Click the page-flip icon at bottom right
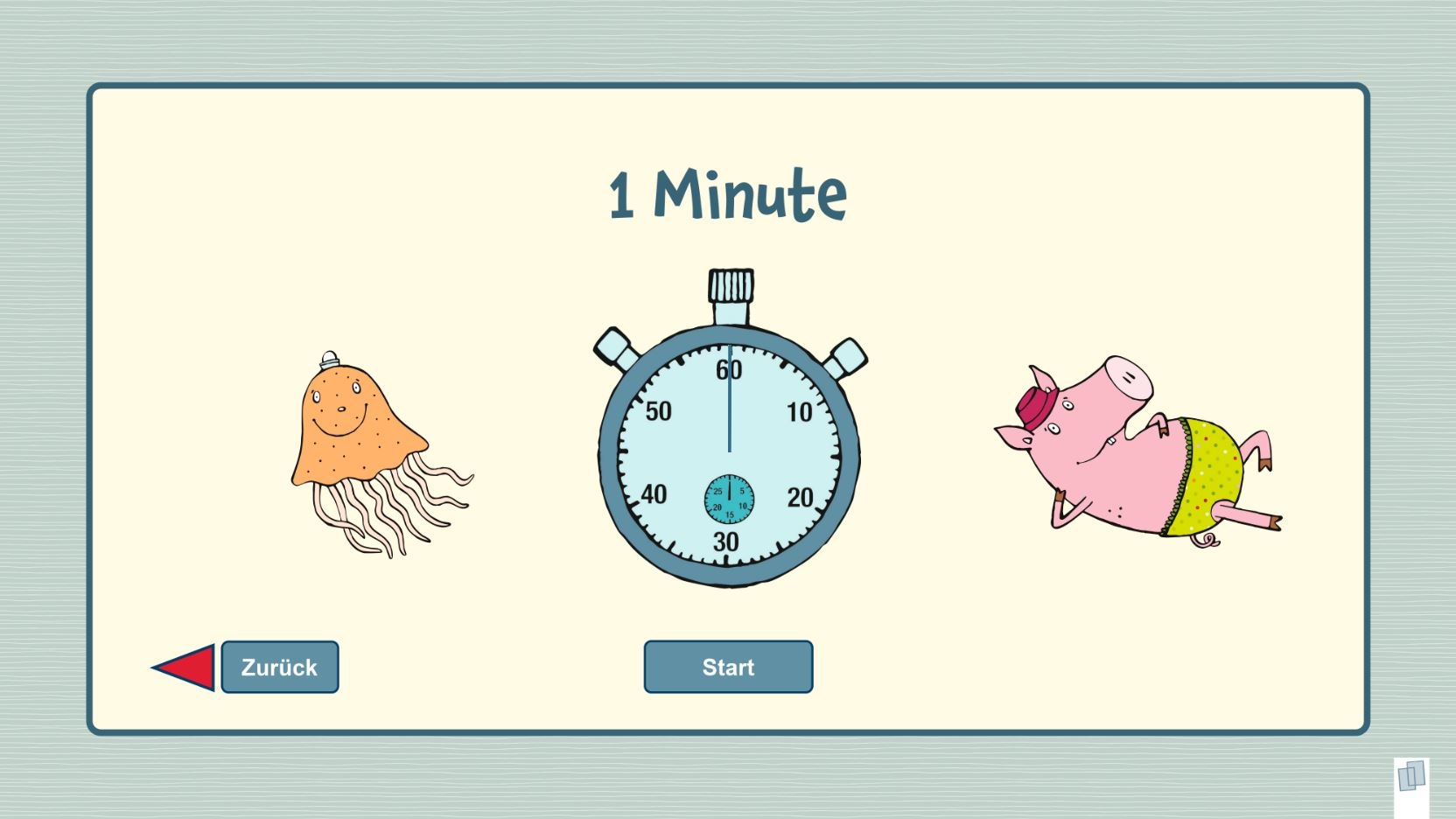Viewport: 1456px width, 819px height. [x=1411, y=775]
